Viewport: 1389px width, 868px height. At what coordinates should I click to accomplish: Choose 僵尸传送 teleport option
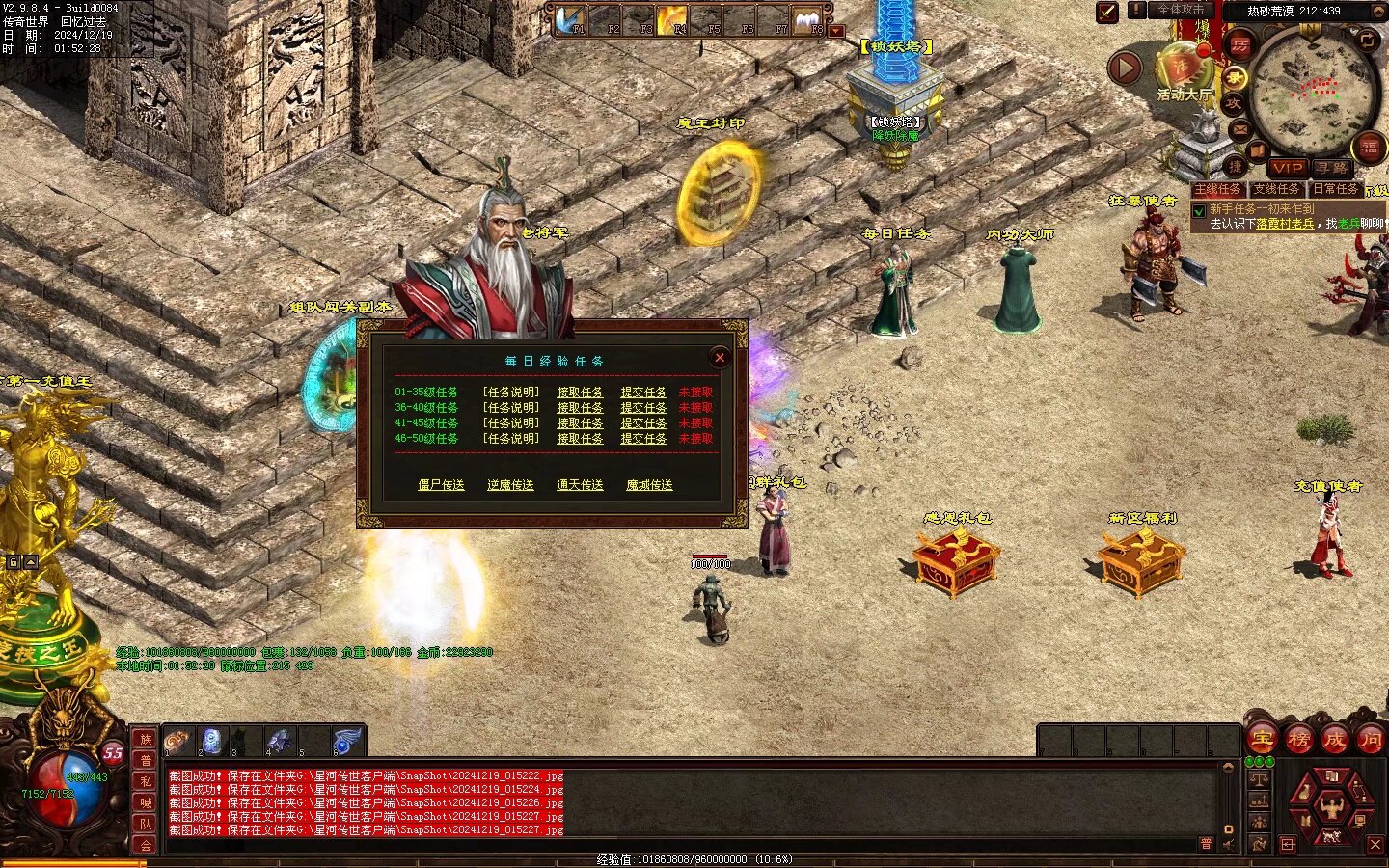click(x=441, y=485)
